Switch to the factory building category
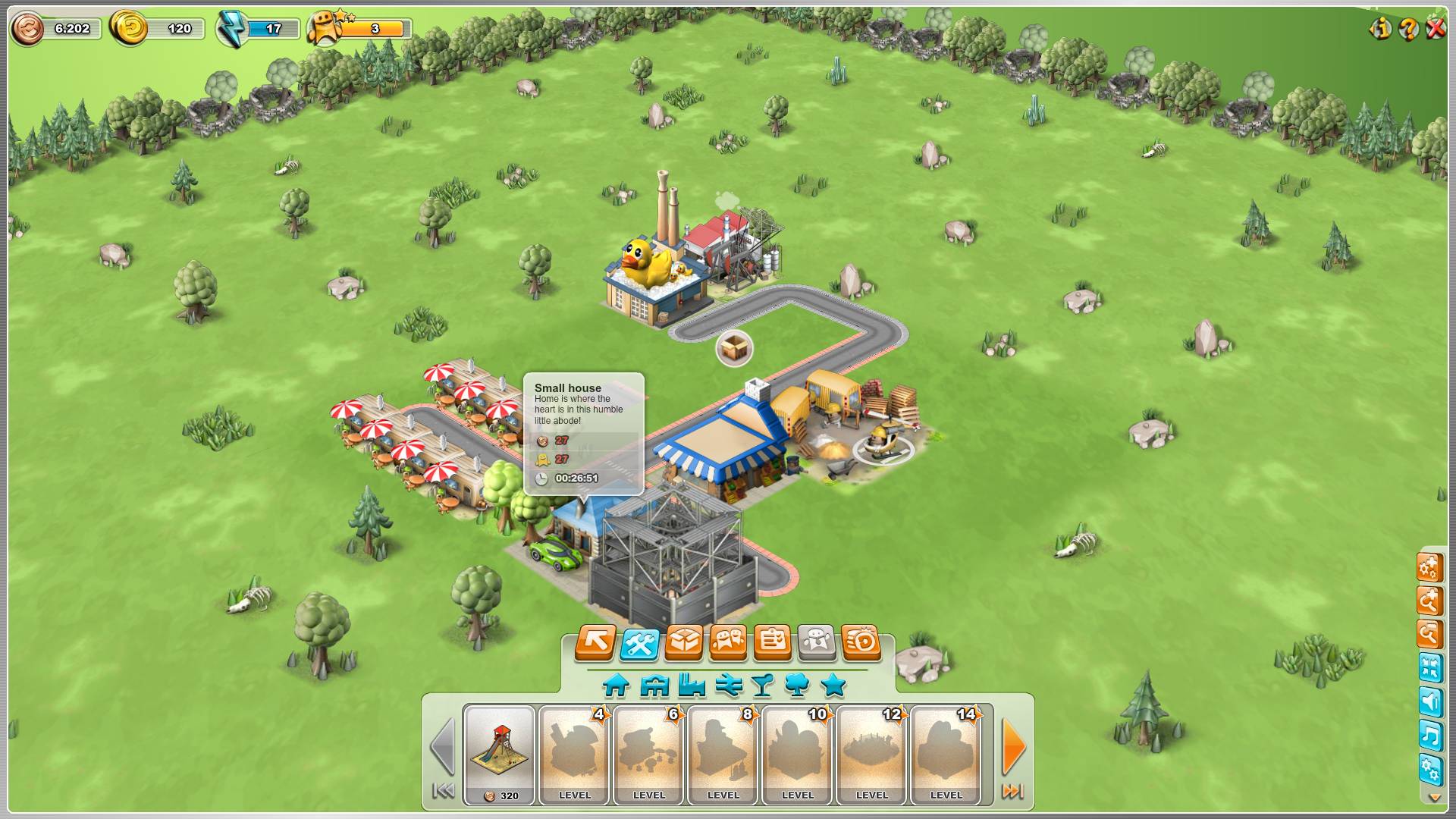The image size is (1456, 819). 692,686
